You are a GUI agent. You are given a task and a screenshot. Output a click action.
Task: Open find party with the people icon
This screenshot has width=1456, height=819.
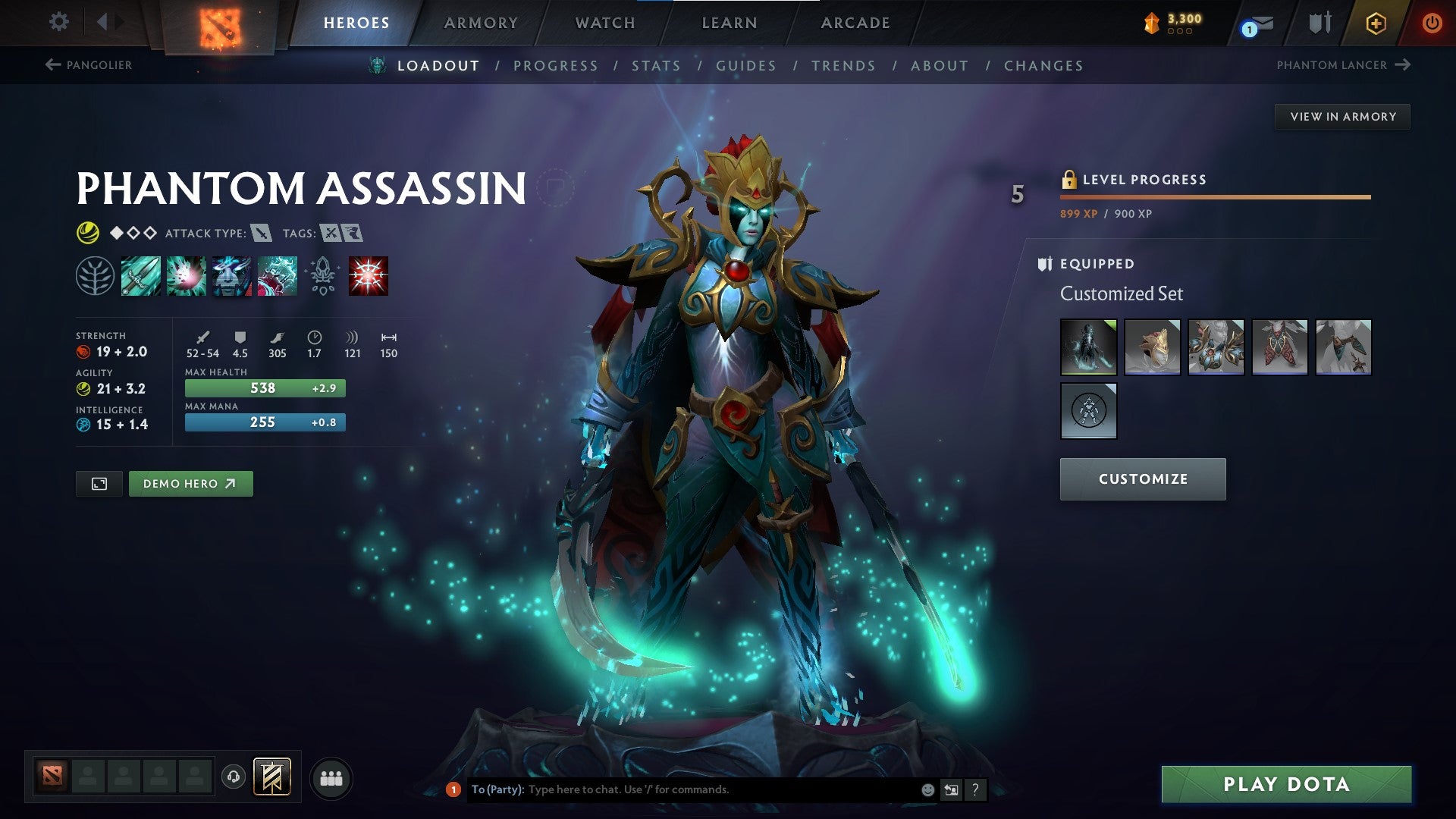point(331,777)
